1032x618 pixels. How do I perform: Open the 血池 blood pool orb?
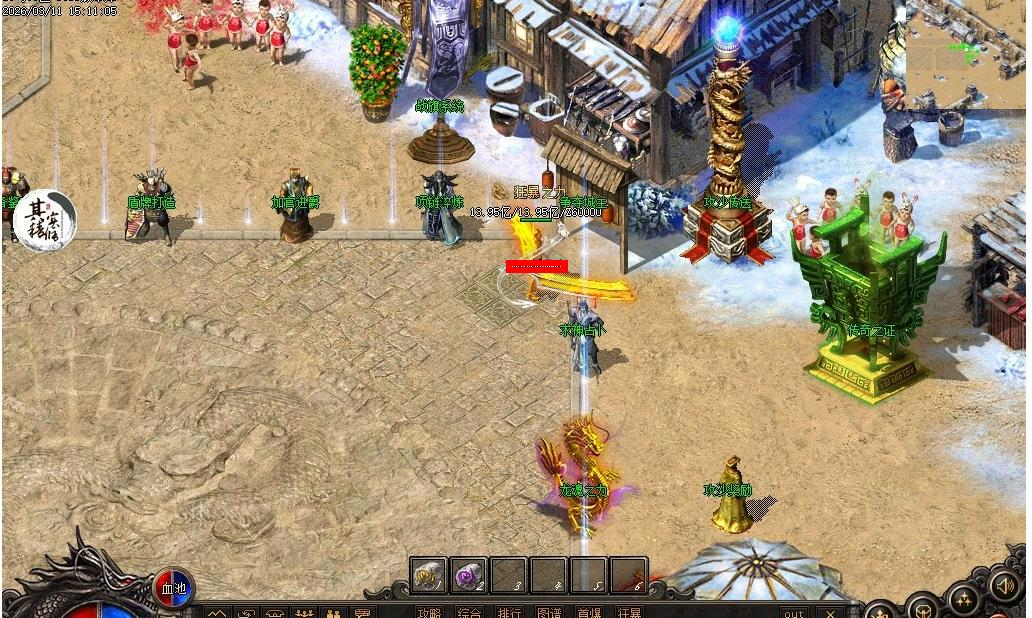[x=173, y=587]
